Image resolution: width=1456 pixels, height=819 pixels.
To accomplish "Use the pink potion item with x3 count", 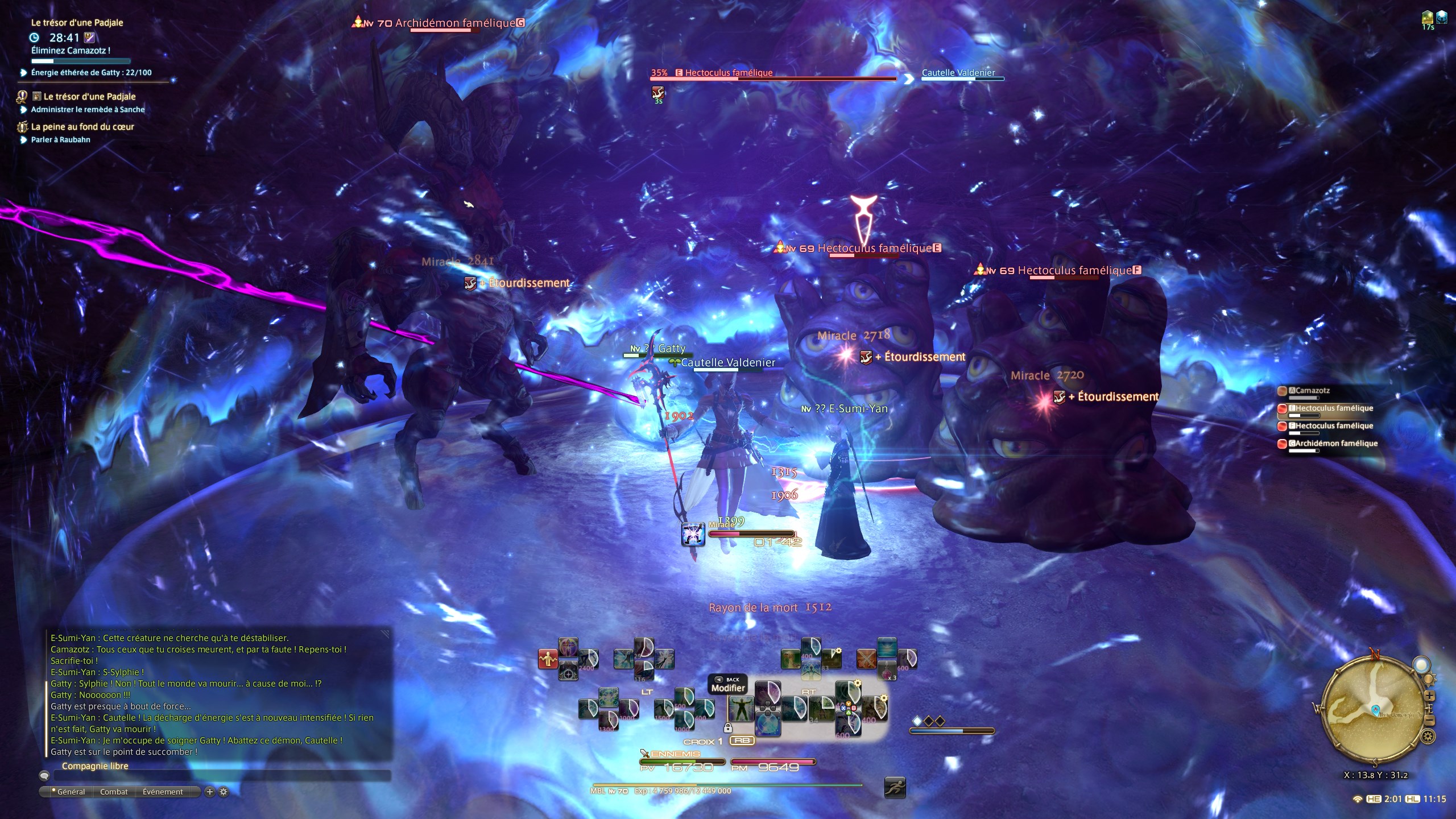I will tap(887, 671).
